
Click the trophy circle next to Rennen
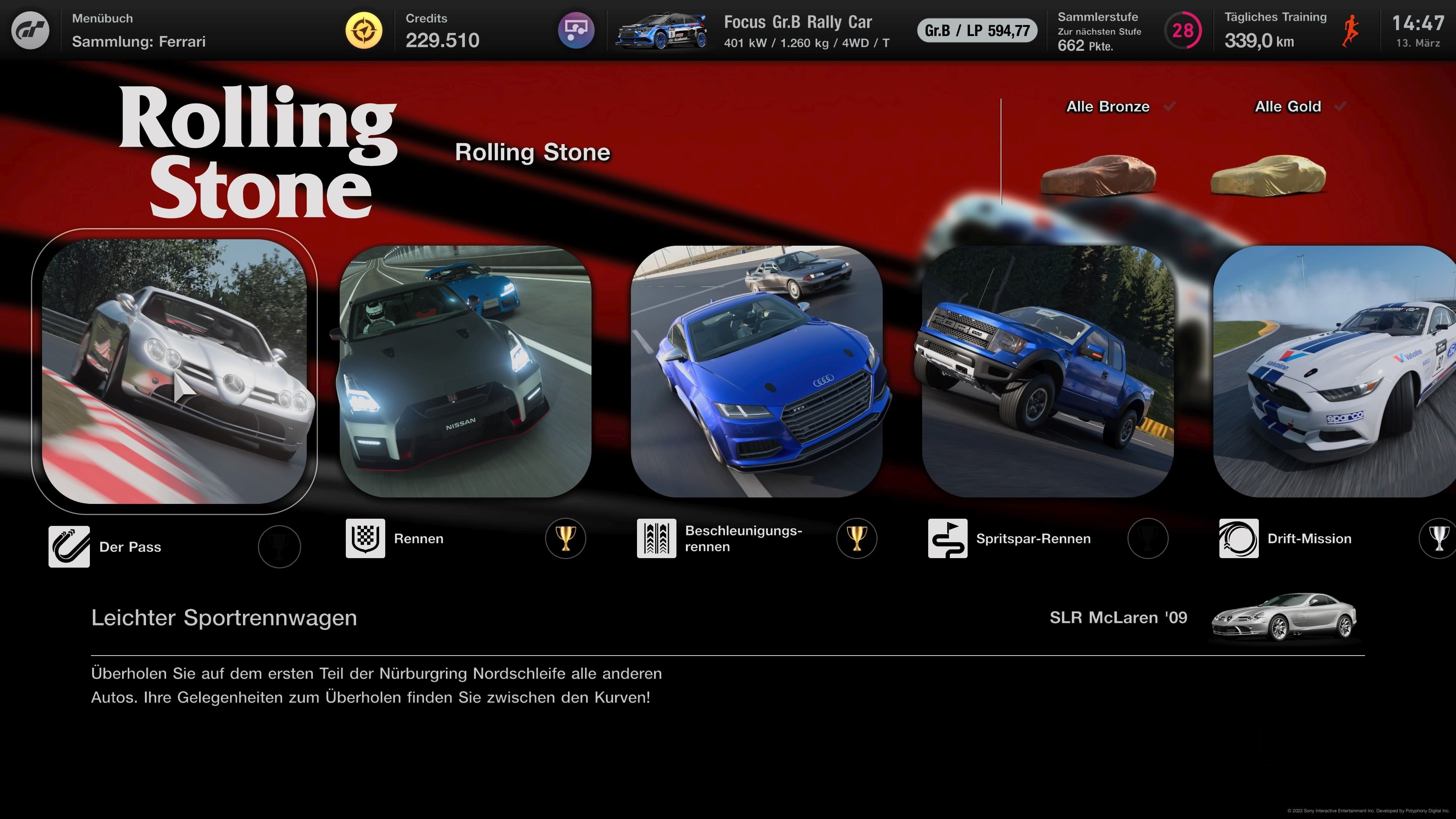tap(565, 539)
